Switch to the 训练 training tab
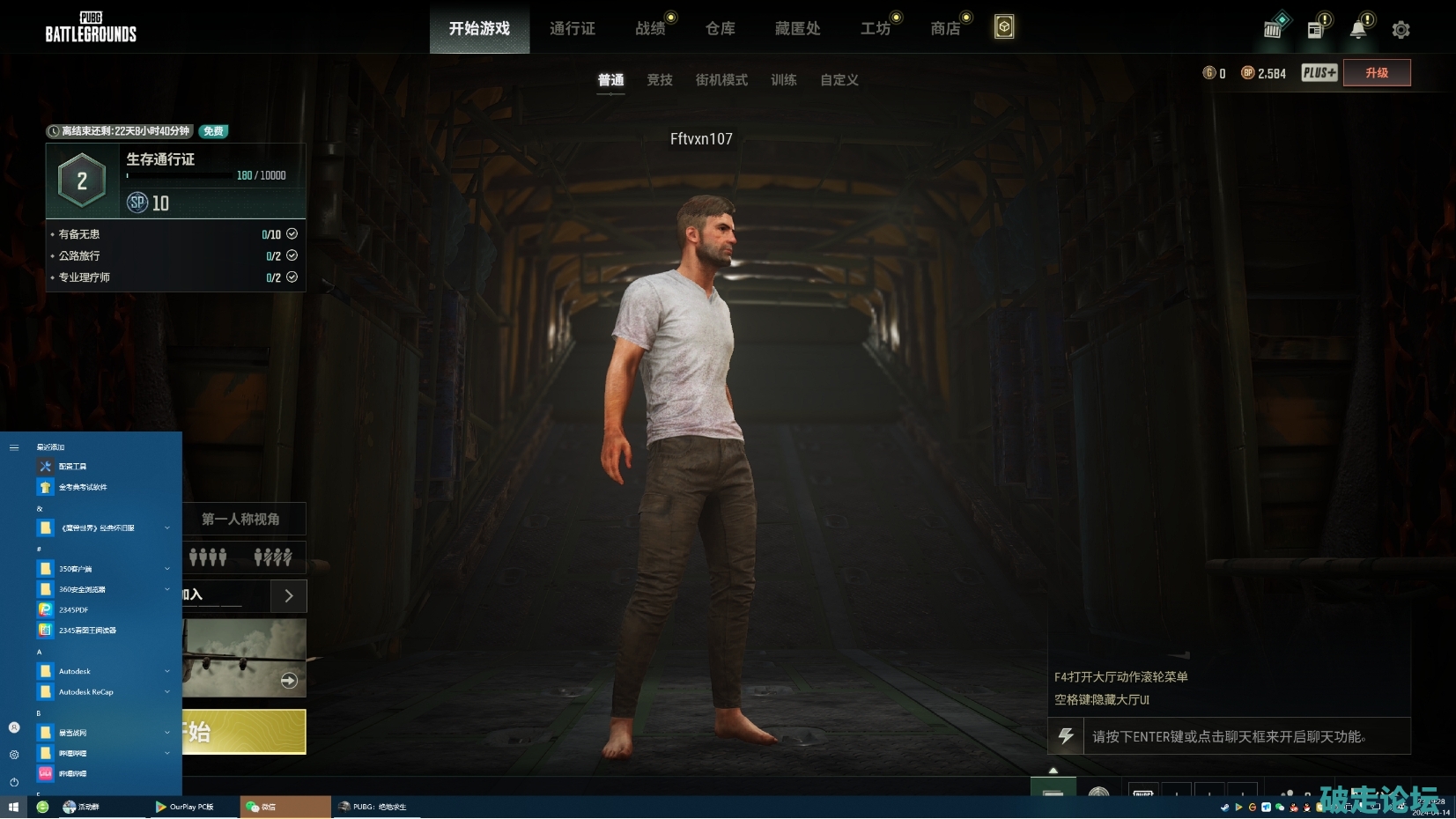Viewport: 1456px width, 819px height. [x=783, y=80]
